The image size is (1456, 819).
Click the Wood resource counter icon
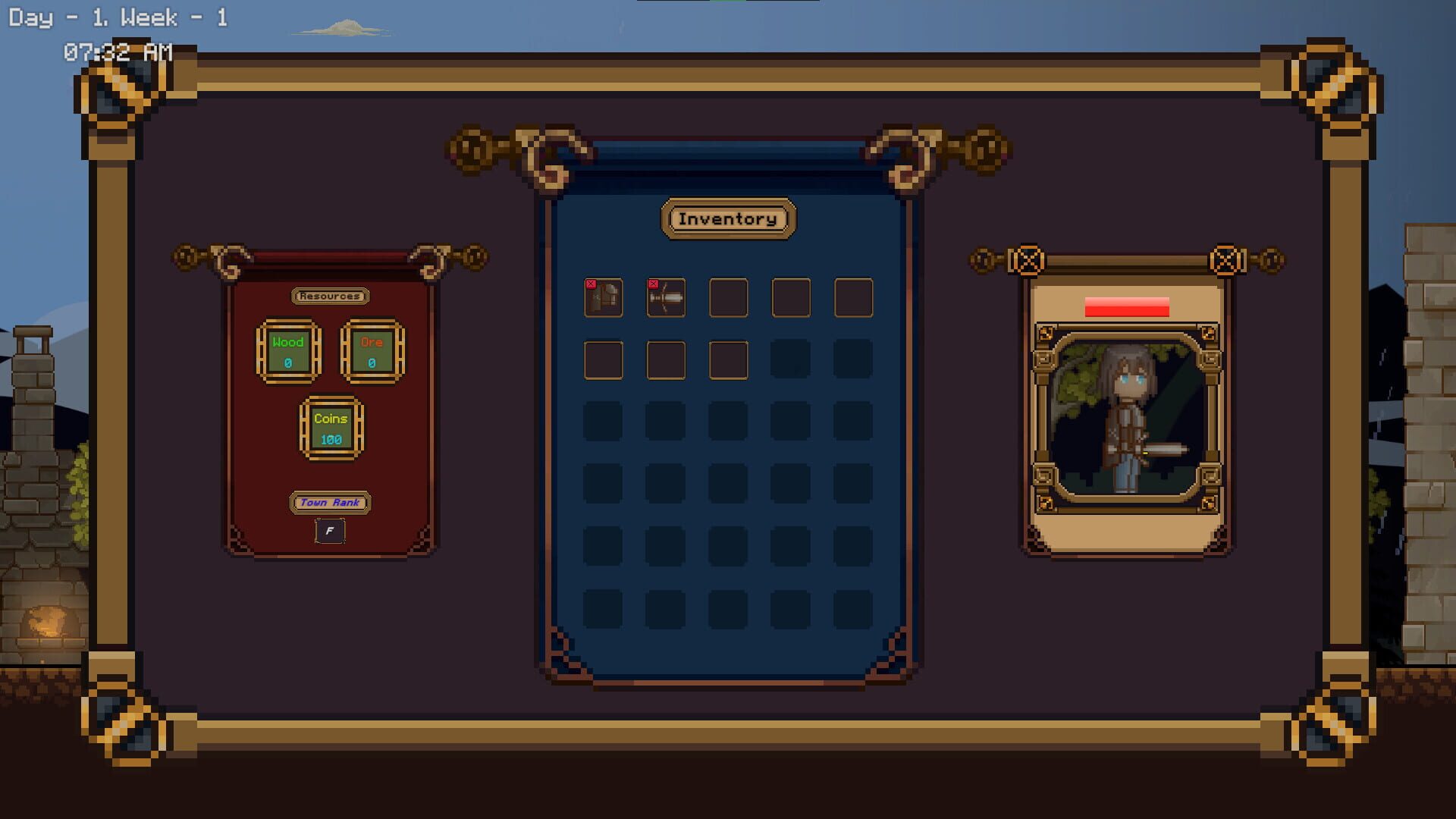[x=290, y=353]
